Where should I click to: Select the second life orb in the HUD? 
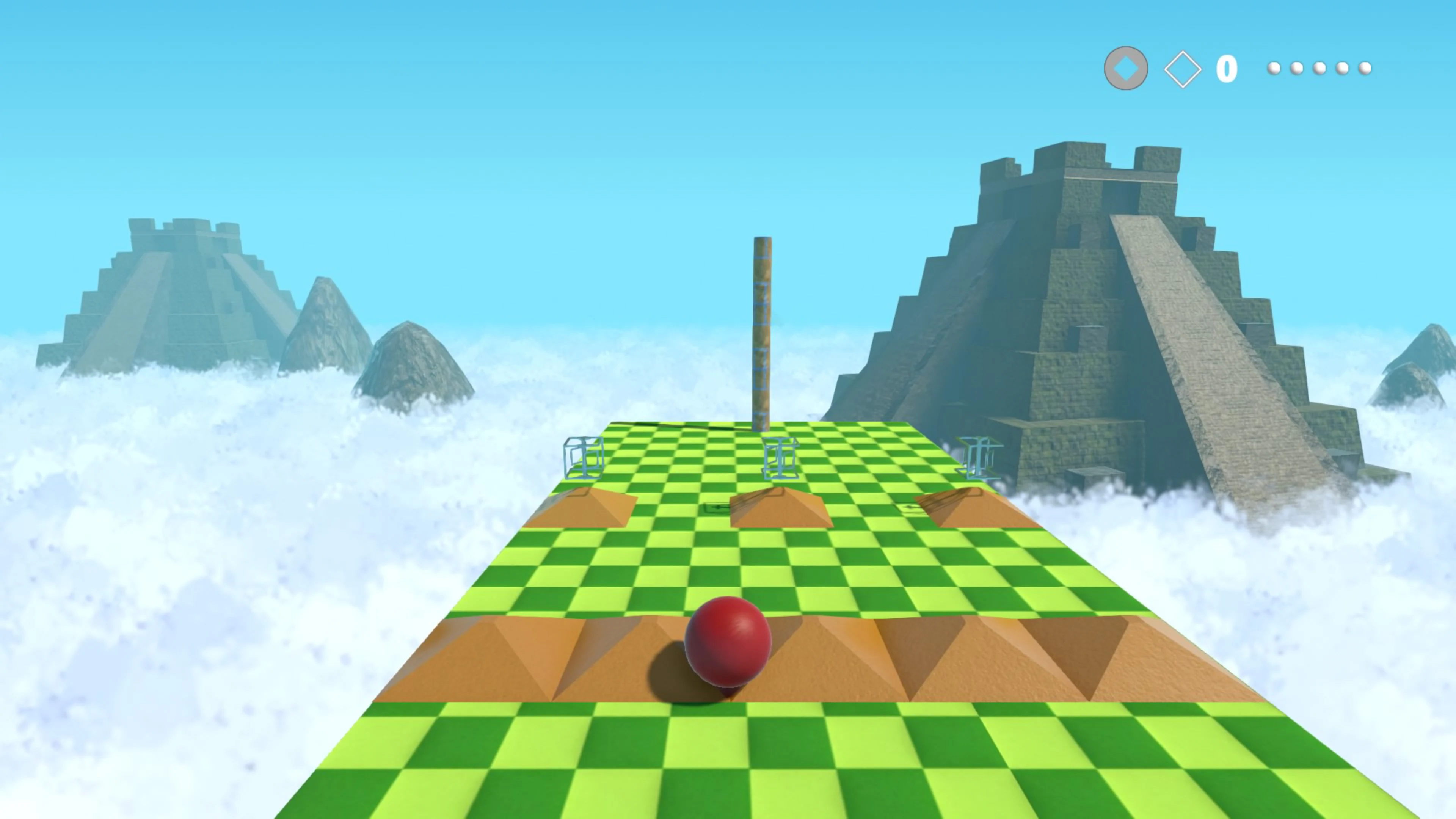coord(1297,68)
